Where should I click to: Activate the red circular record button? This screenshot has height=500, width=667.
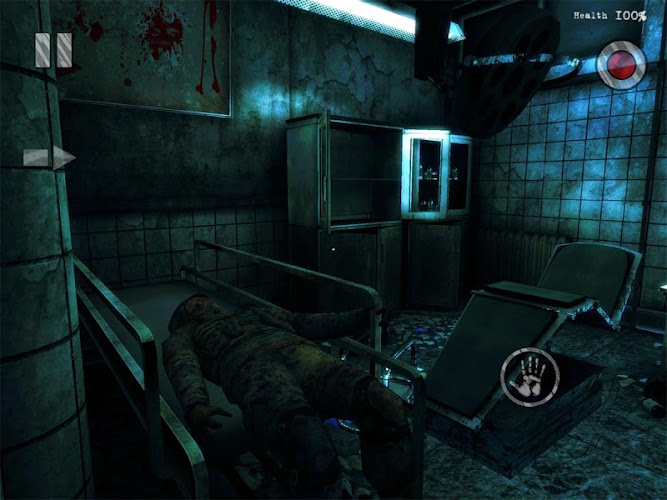[x=621, y=66]
